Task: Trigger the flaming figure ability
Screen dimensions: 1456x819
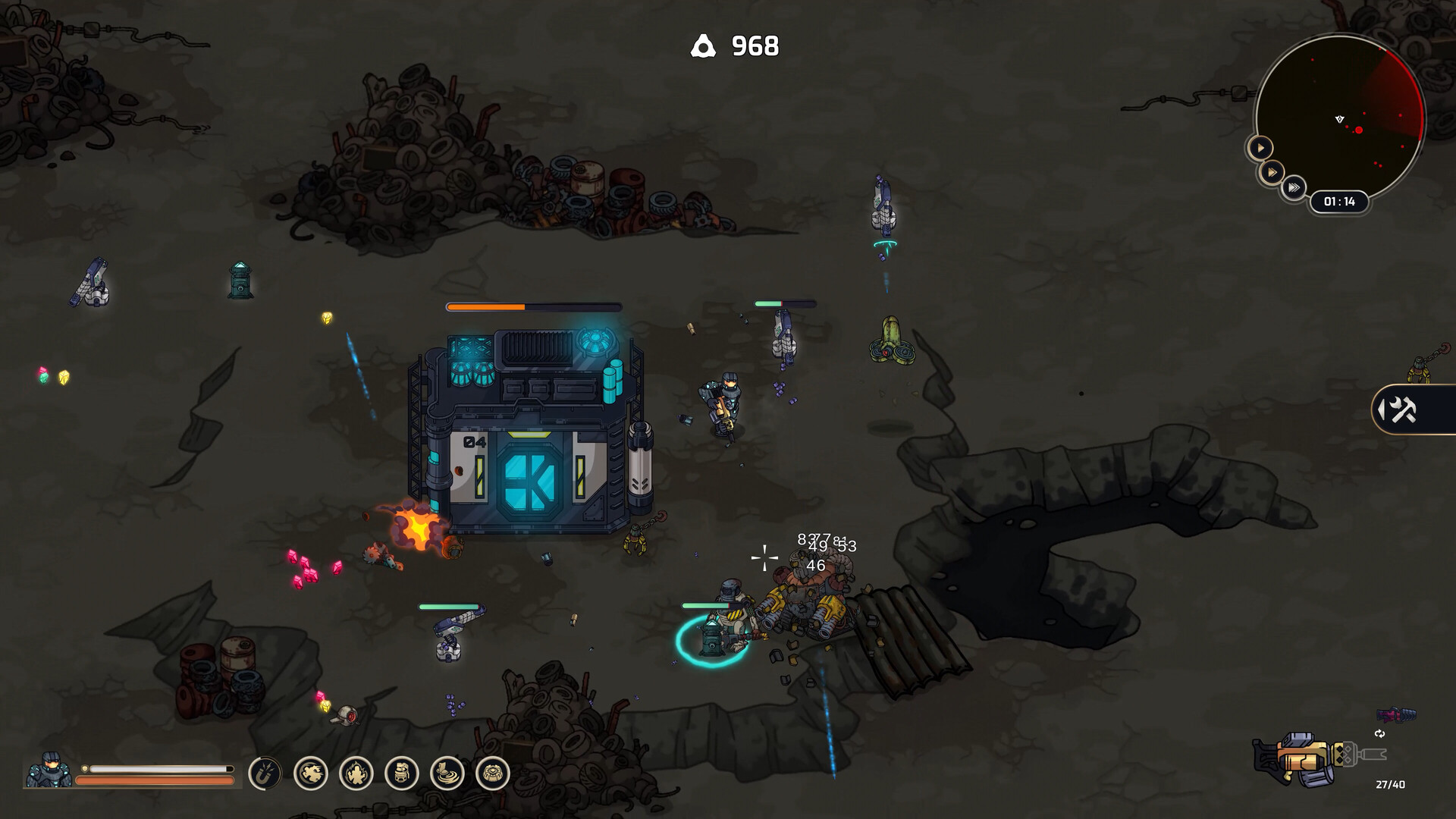Action: coord(356,773)
